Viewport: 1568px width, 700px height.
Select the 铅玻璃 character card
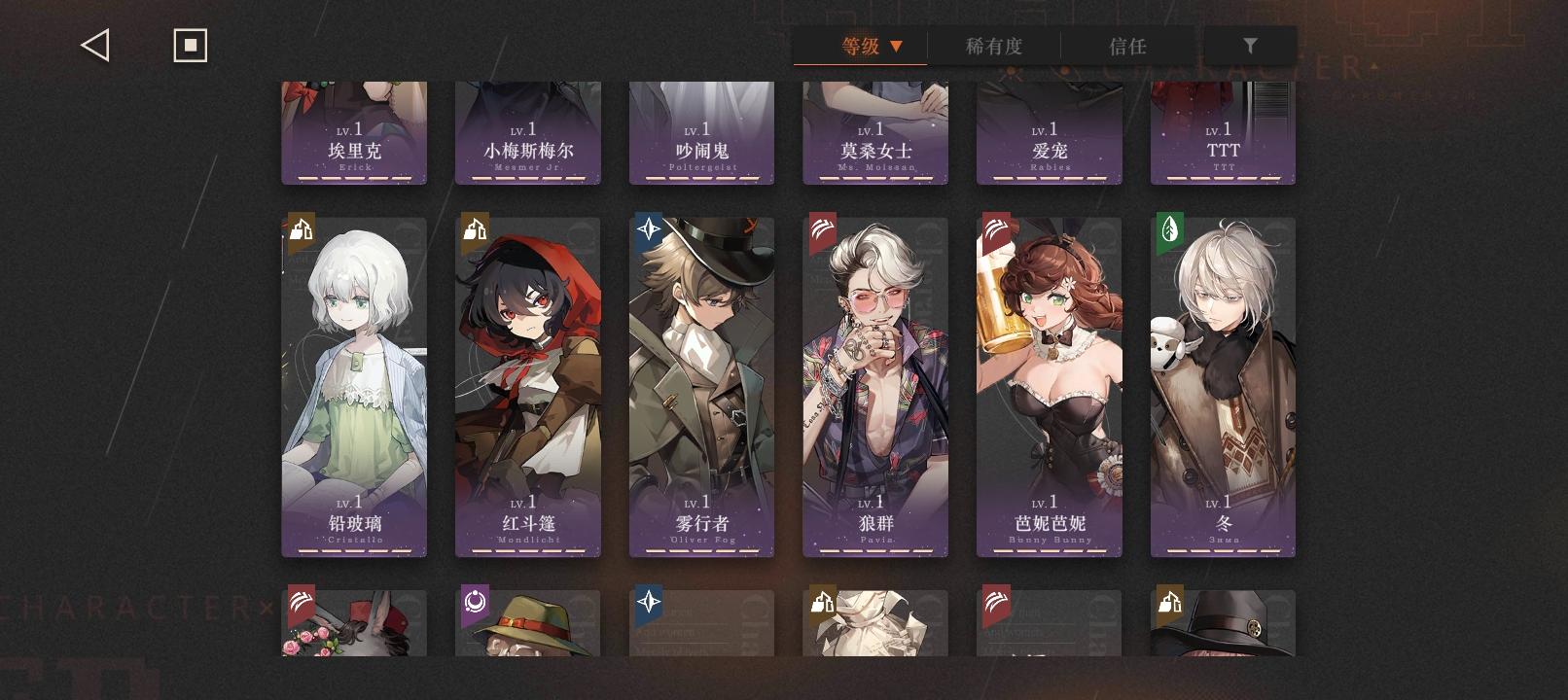pyautogui.click(x=354, y=384)
